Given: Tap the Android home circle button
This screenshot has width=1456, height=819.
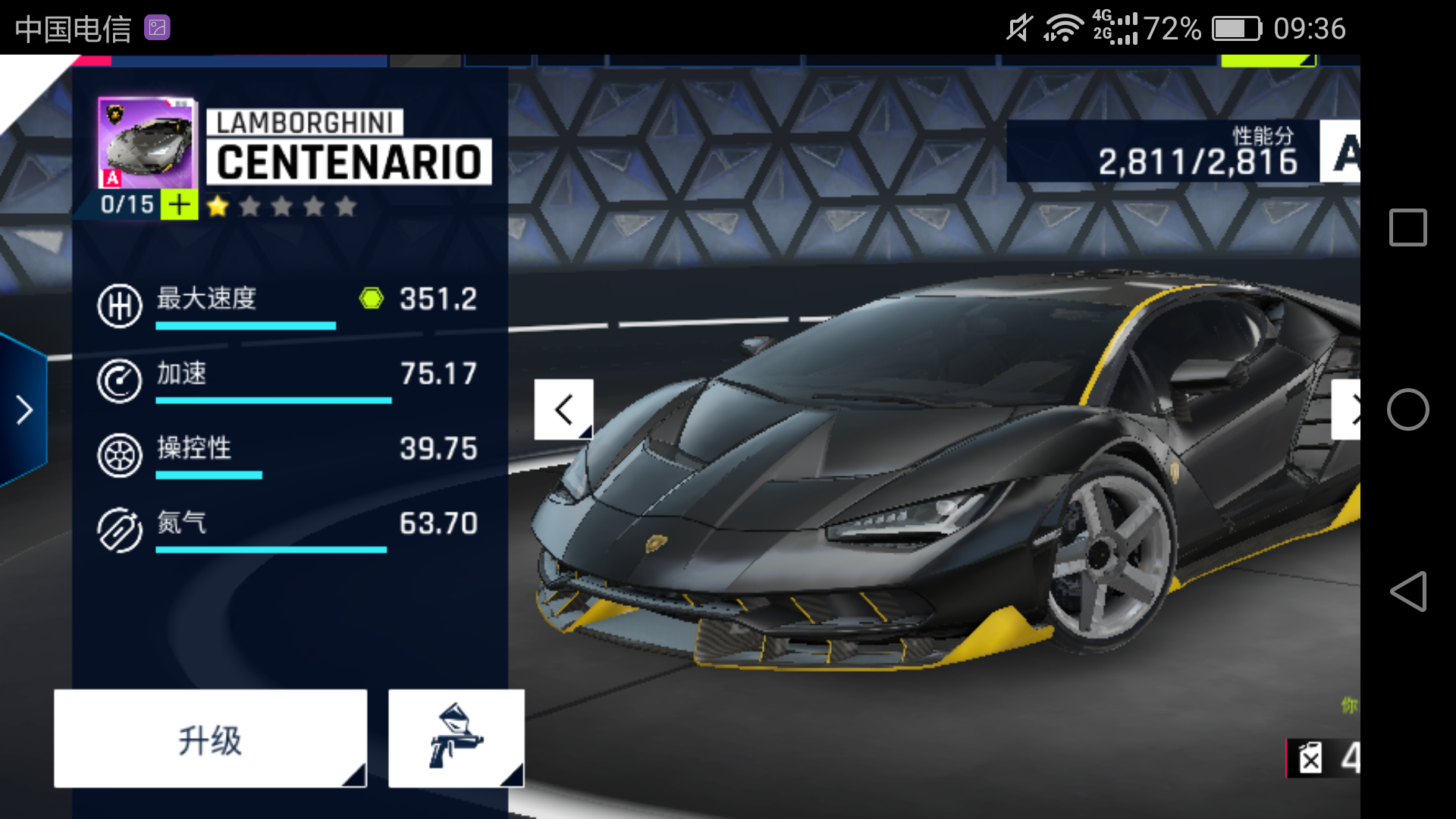Looking at the screenshot, I should [x=1407, y=409].
